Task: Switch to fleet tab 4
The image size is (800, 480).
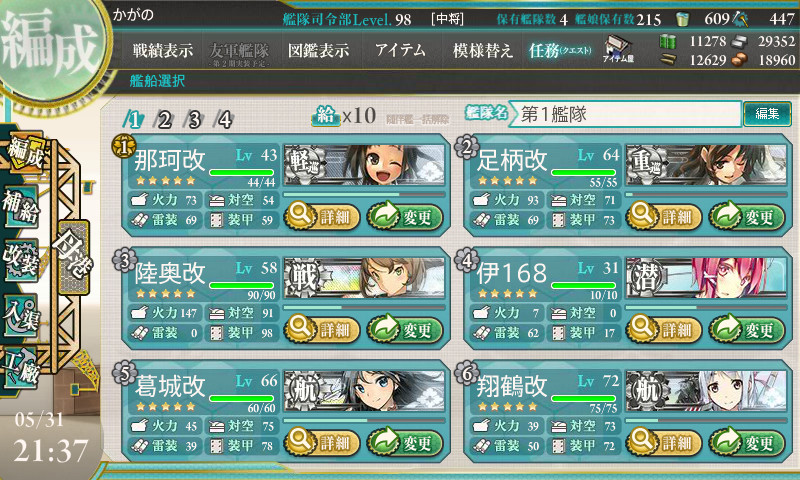Action: [225, 120]
